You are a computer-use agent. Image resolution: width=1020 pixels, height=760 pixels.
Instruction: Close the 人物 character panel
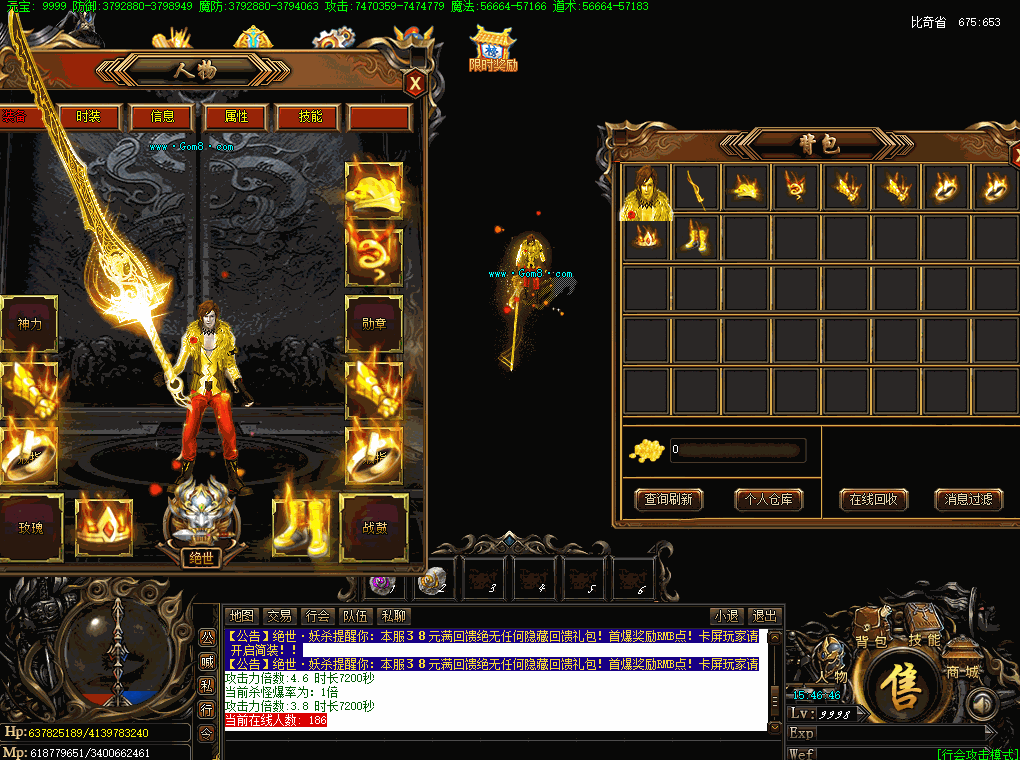(x=414, y=84)
